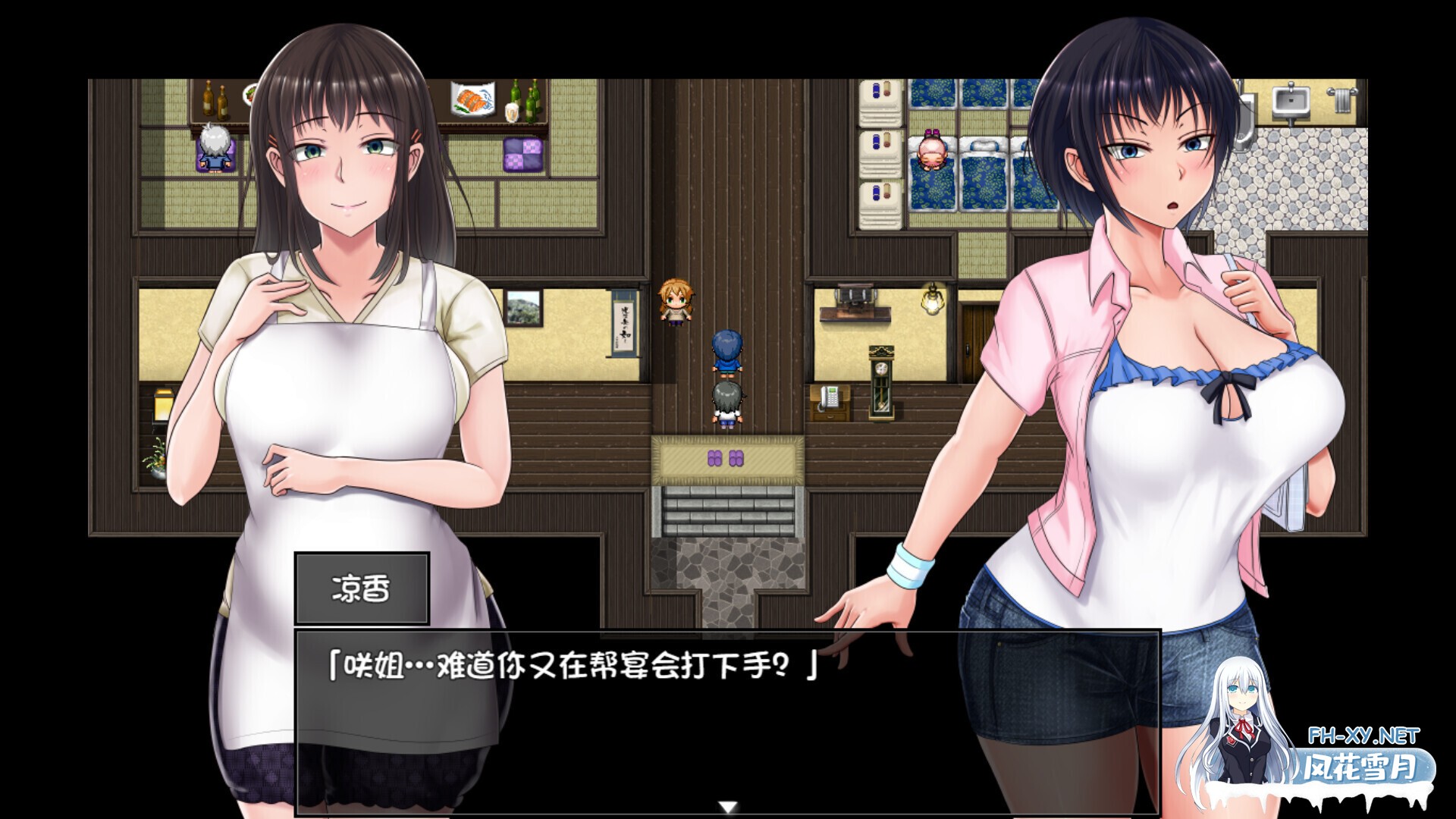This screenshot has width=1456, height=819.
Task: Click the purple checkered floor cushion
Action: (522, 155)
